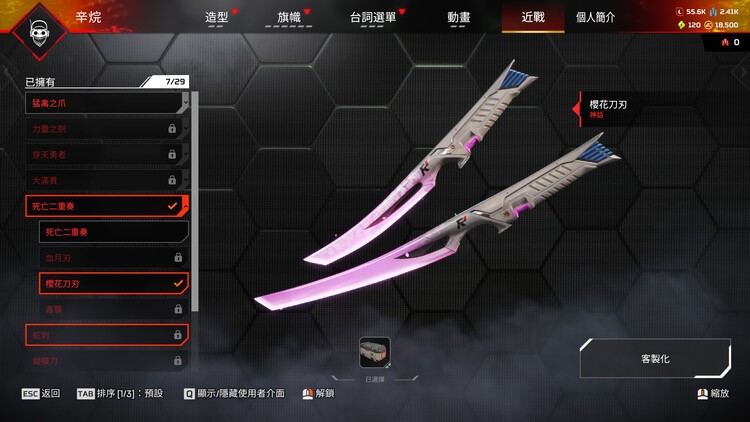Click the selected weapon thumbnail labeled 已選擇
The image size is (750, 422).
[x=375, y=352]
